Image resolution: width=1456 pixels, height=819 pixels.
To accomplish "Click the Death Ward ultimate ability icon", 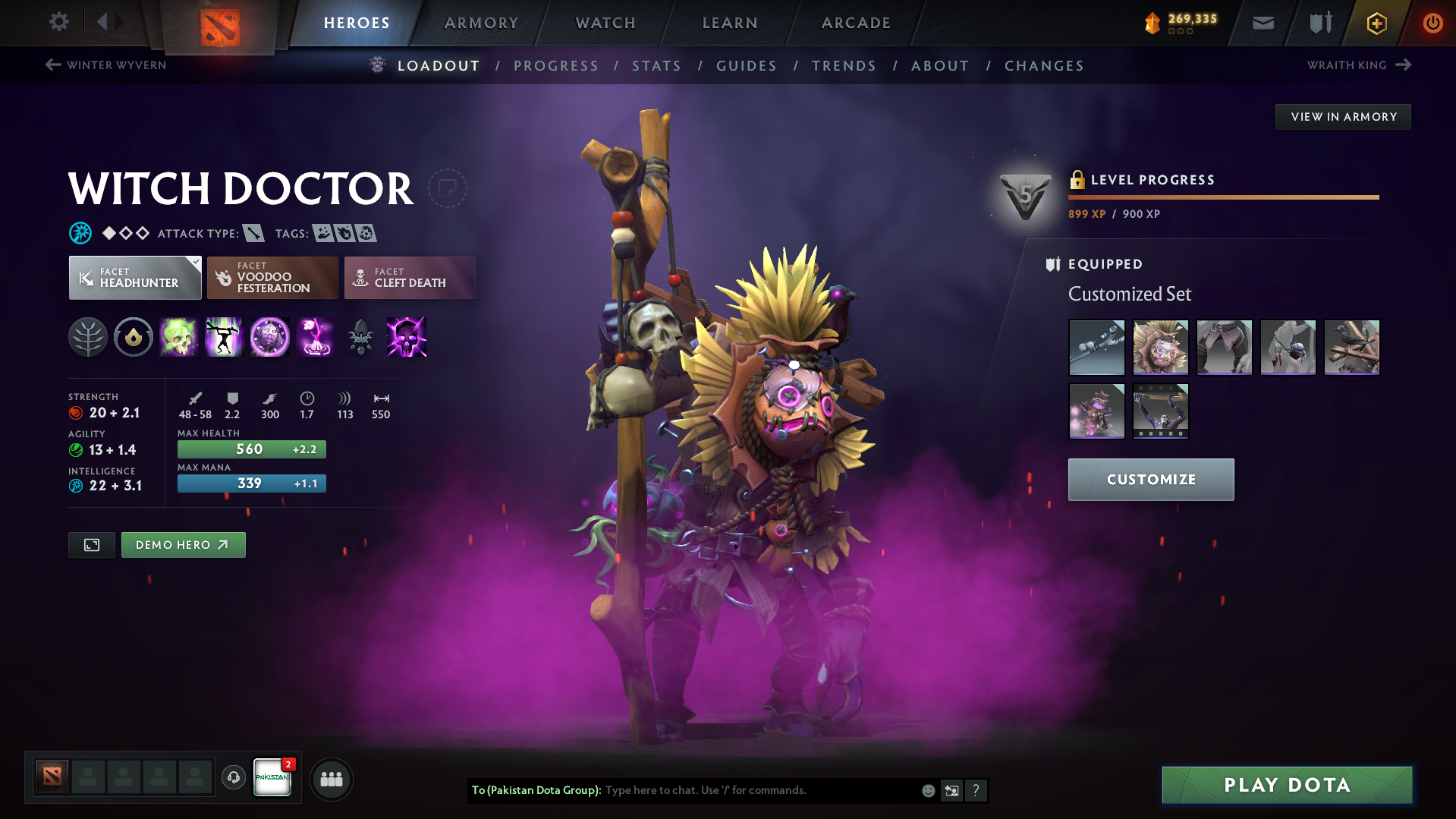I will pyautogui.click(x=315, y=337).
